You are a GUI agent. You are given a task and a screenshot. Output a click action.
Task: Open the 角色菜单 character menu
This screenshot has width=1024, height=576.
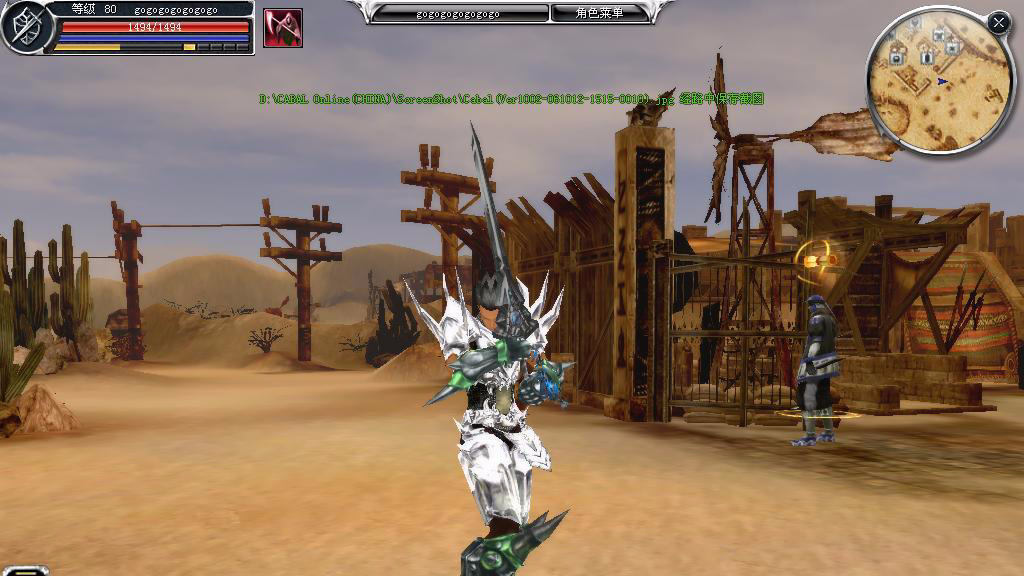[x=599, y=13]
